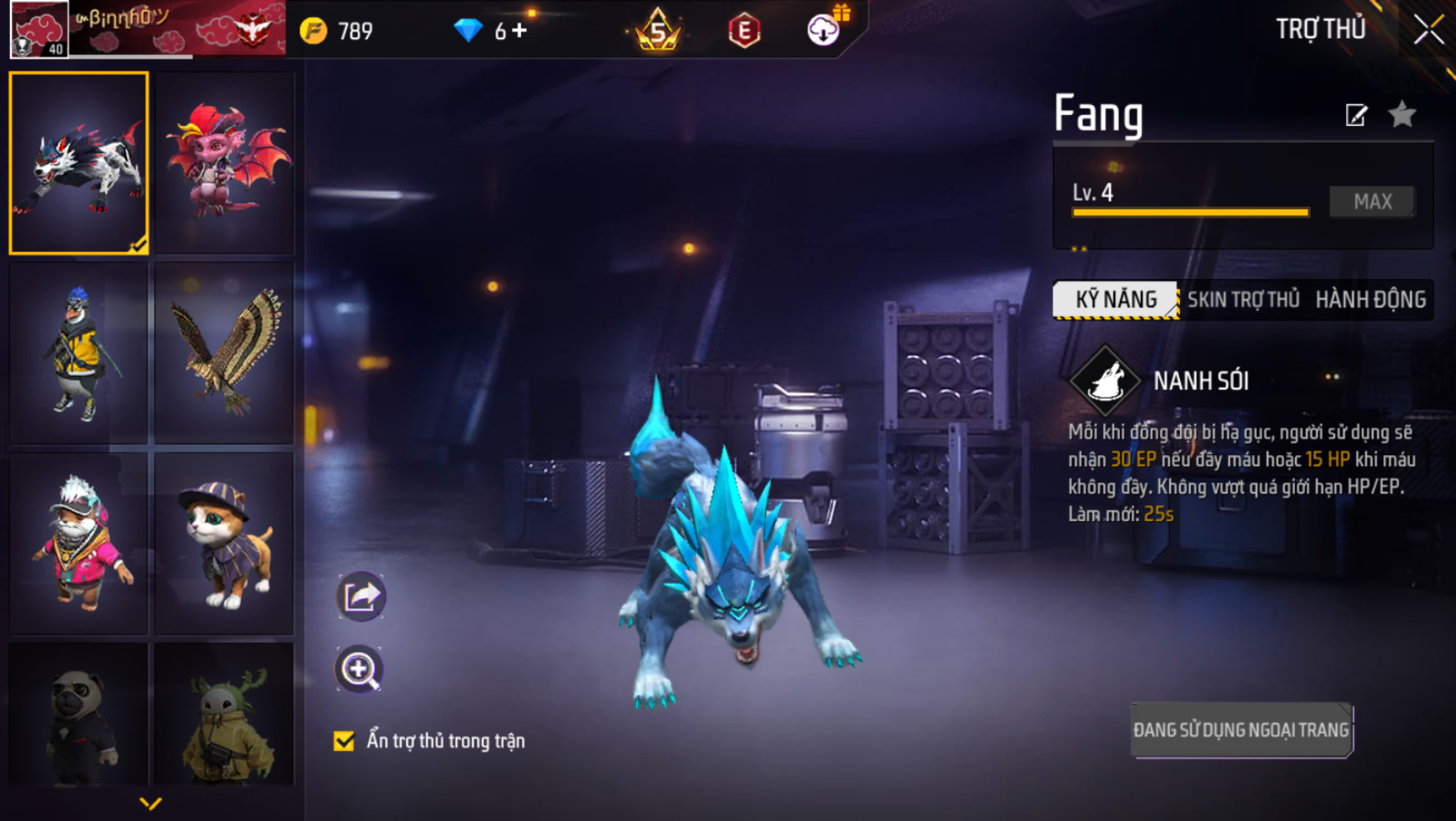Edit the pet name Fang
1456x821 pixels.
tap(1356, 115)
